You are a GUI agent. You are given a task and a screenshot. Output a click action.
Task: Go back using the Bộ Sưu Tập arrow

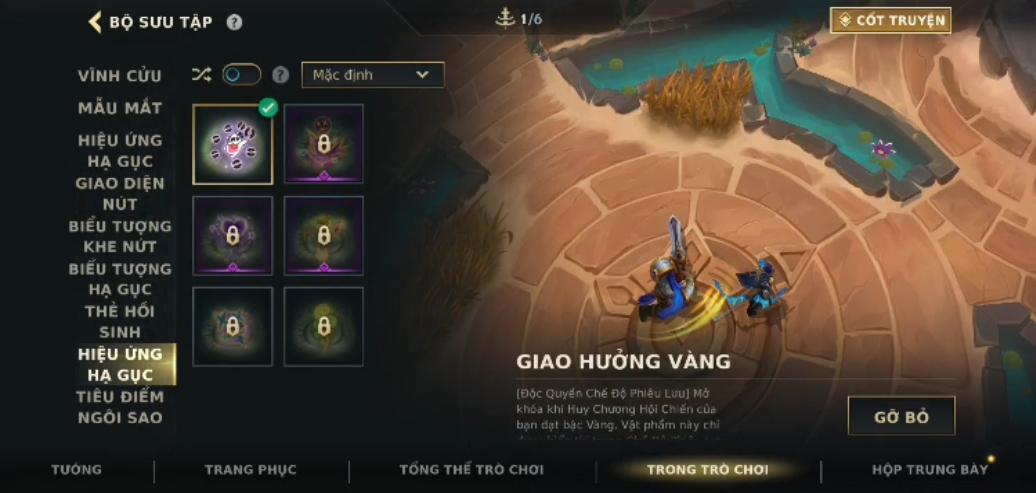[96, 21]
